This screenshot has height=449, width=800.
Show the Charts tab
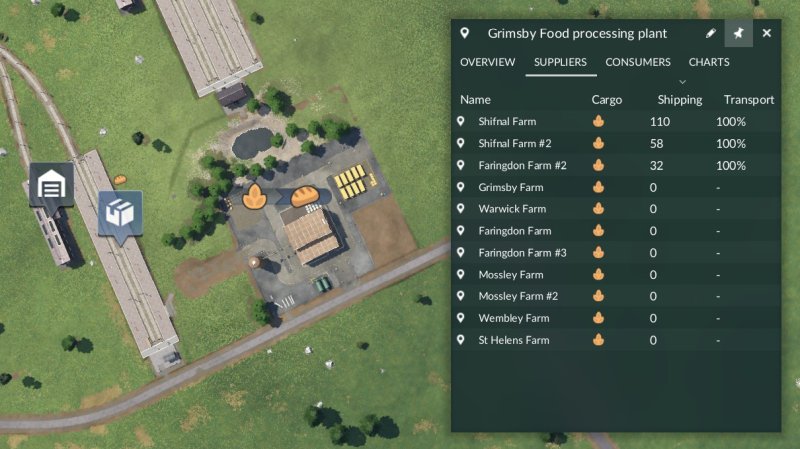pos(709,62)
